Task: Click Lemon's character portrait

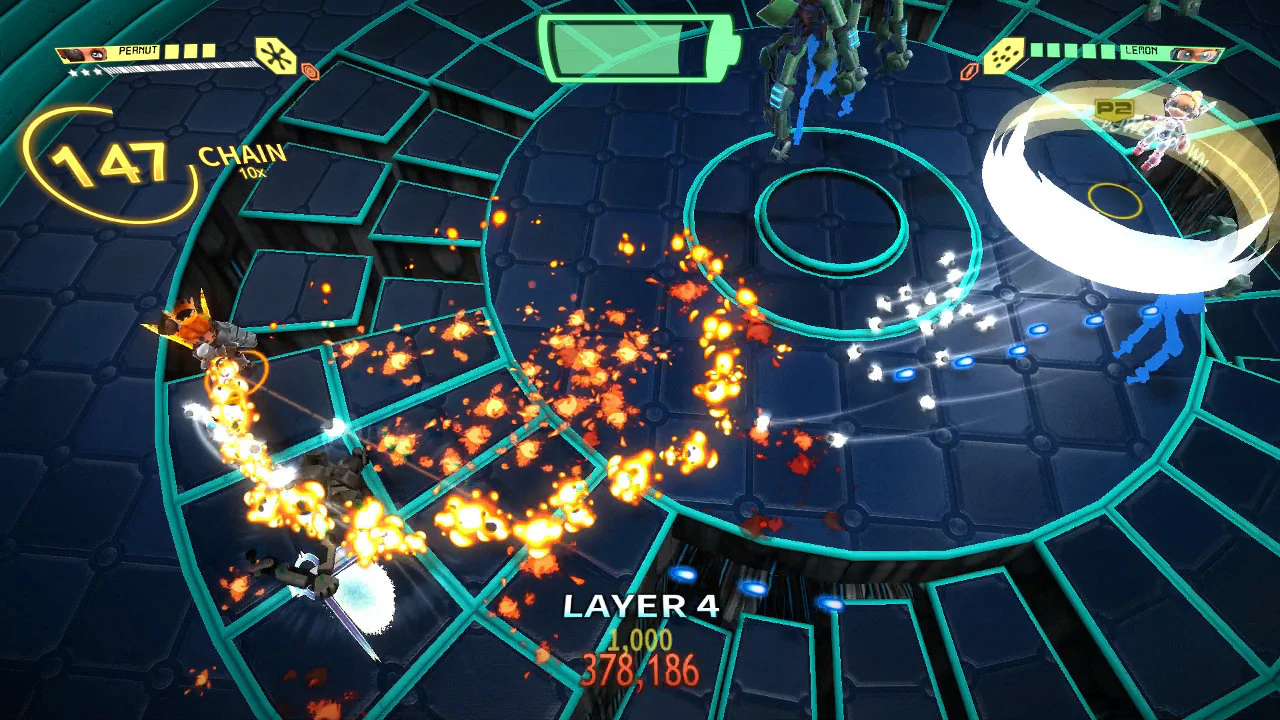Action: tap(1195, 55)
